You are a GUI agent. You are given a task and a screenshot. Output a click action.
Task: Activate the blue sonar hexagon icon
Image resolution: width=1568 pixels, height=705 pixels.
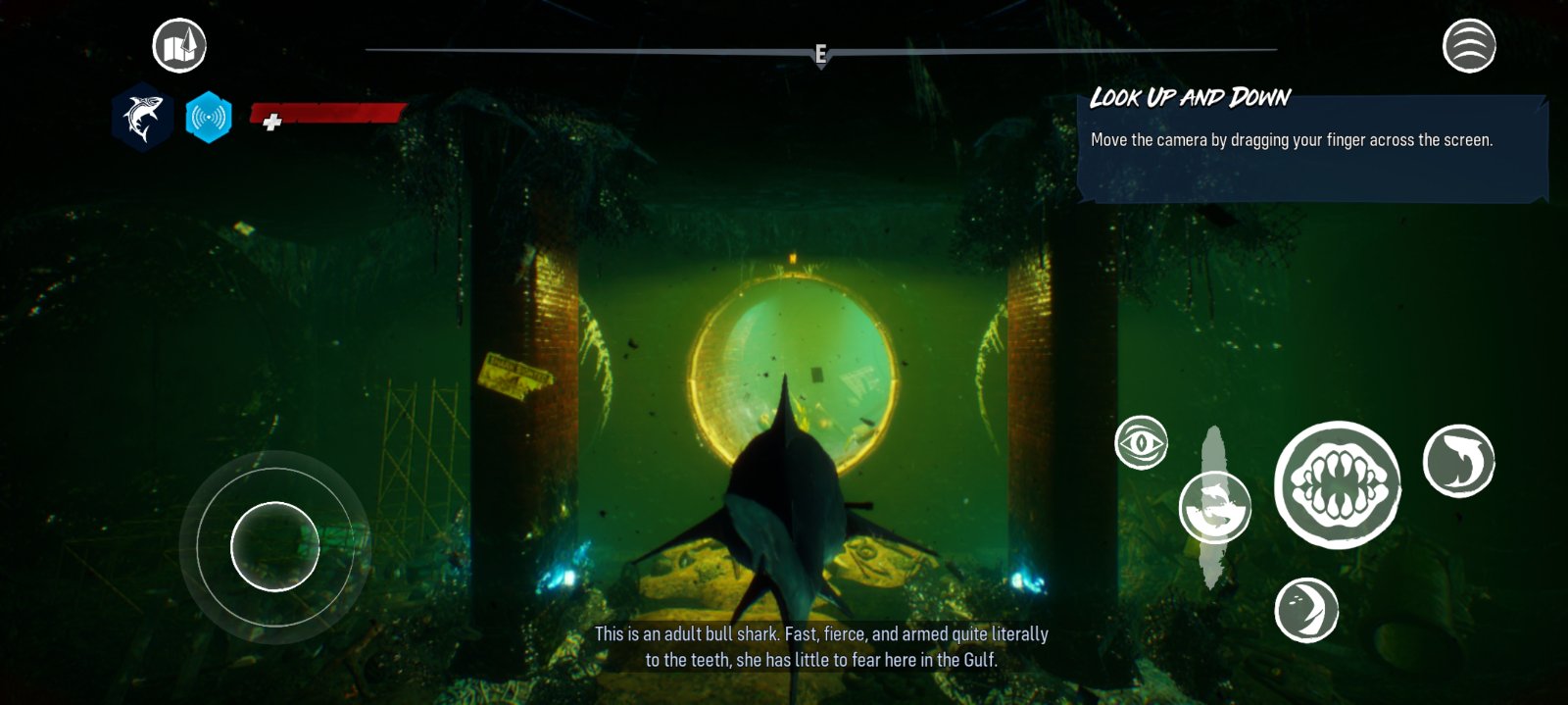click(209, 118)
